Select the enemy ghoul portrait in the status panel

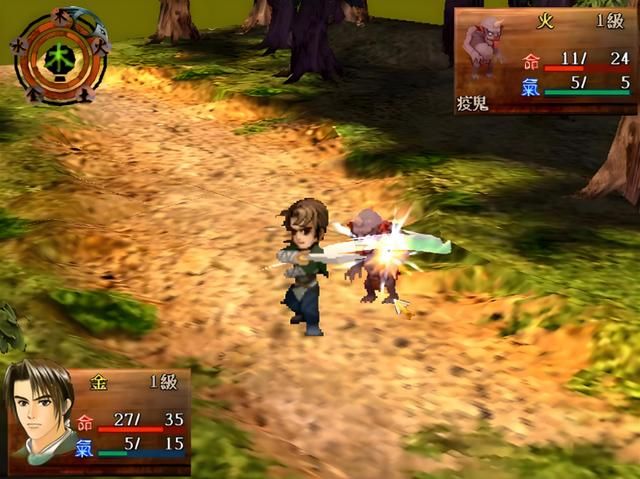[x=487, y=52]
